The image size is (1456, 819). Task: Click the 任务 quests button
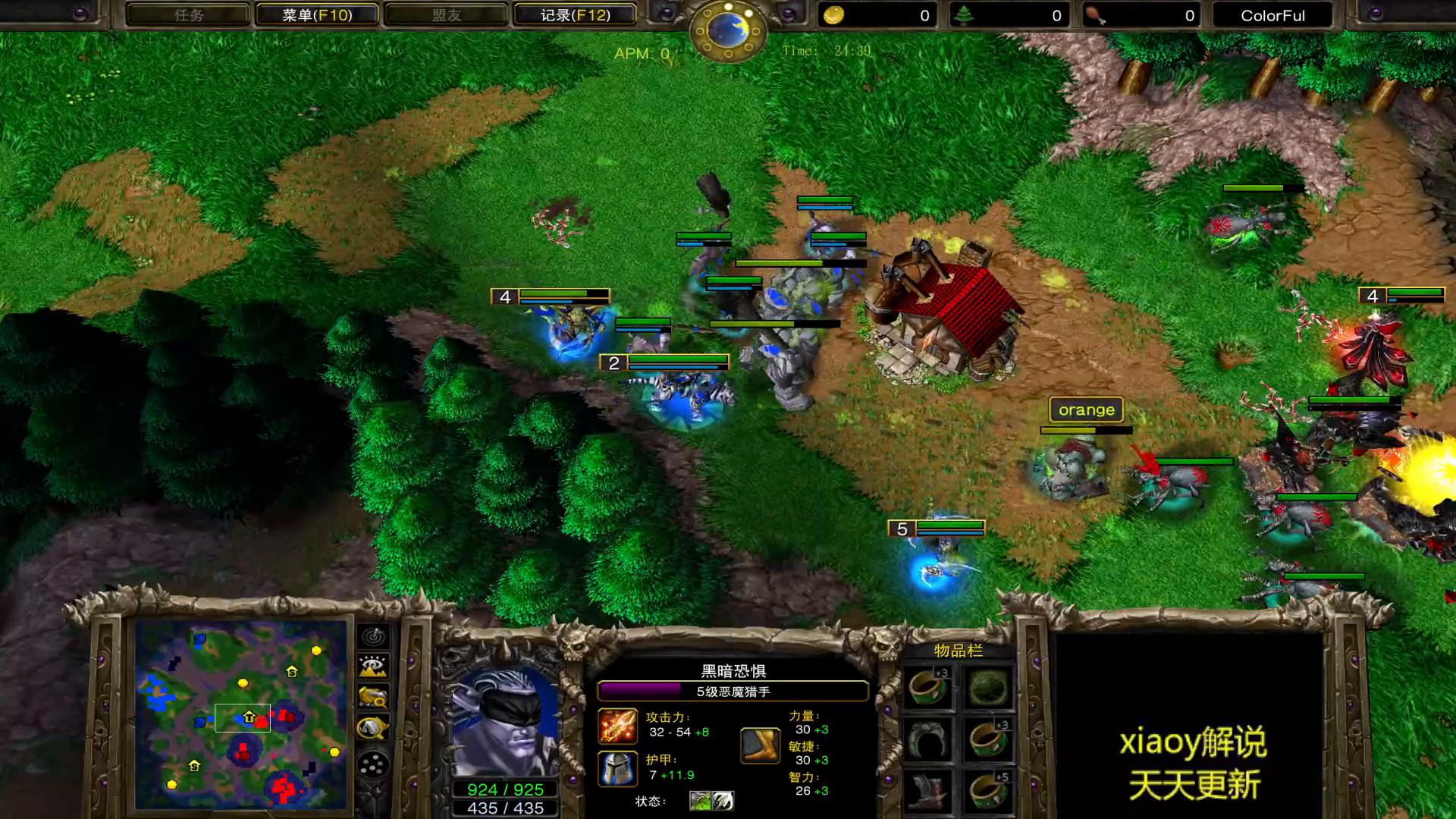[x=188, y=15]
